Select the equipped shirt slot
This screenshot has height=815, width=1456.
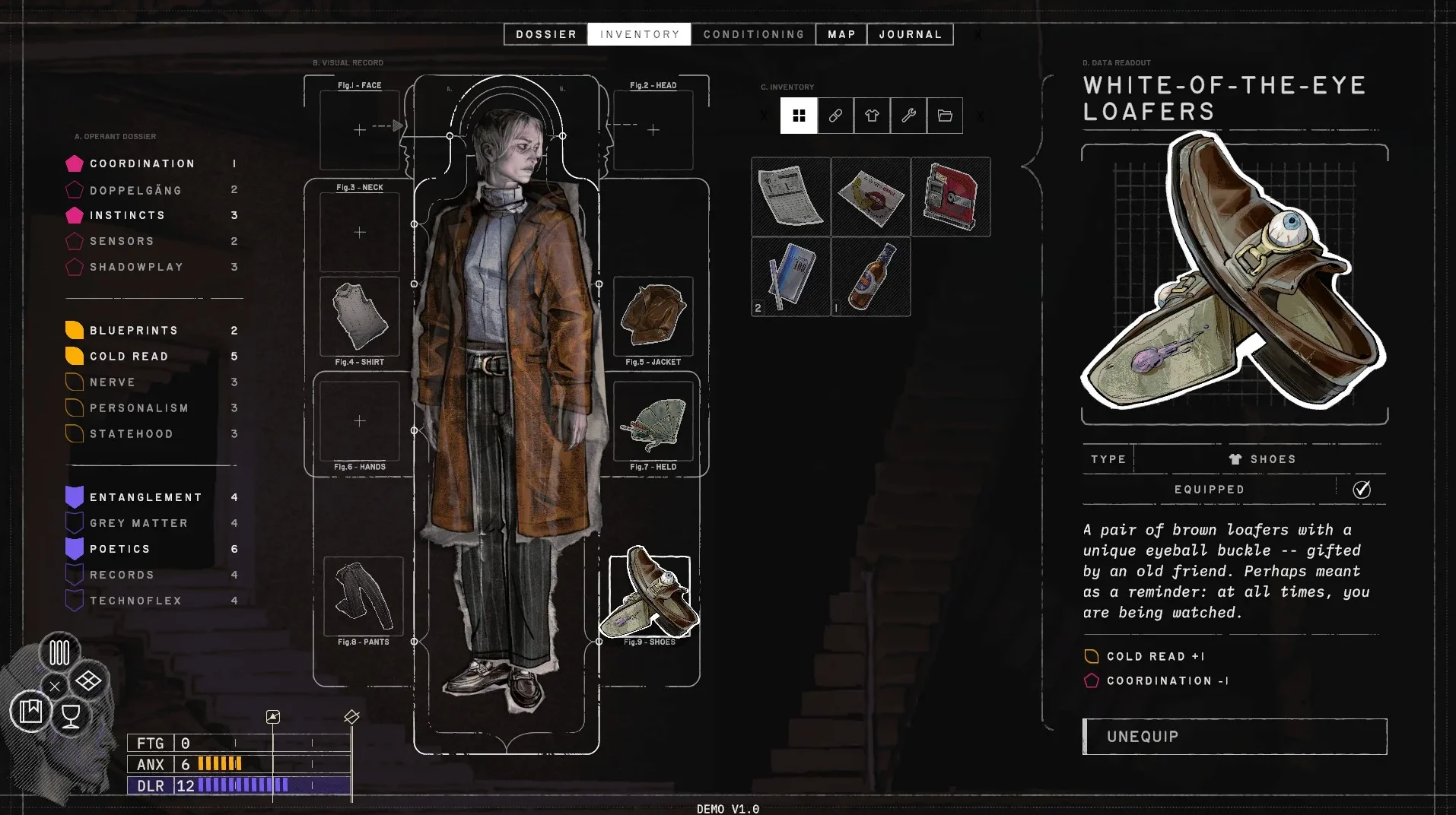coord(360,316)
